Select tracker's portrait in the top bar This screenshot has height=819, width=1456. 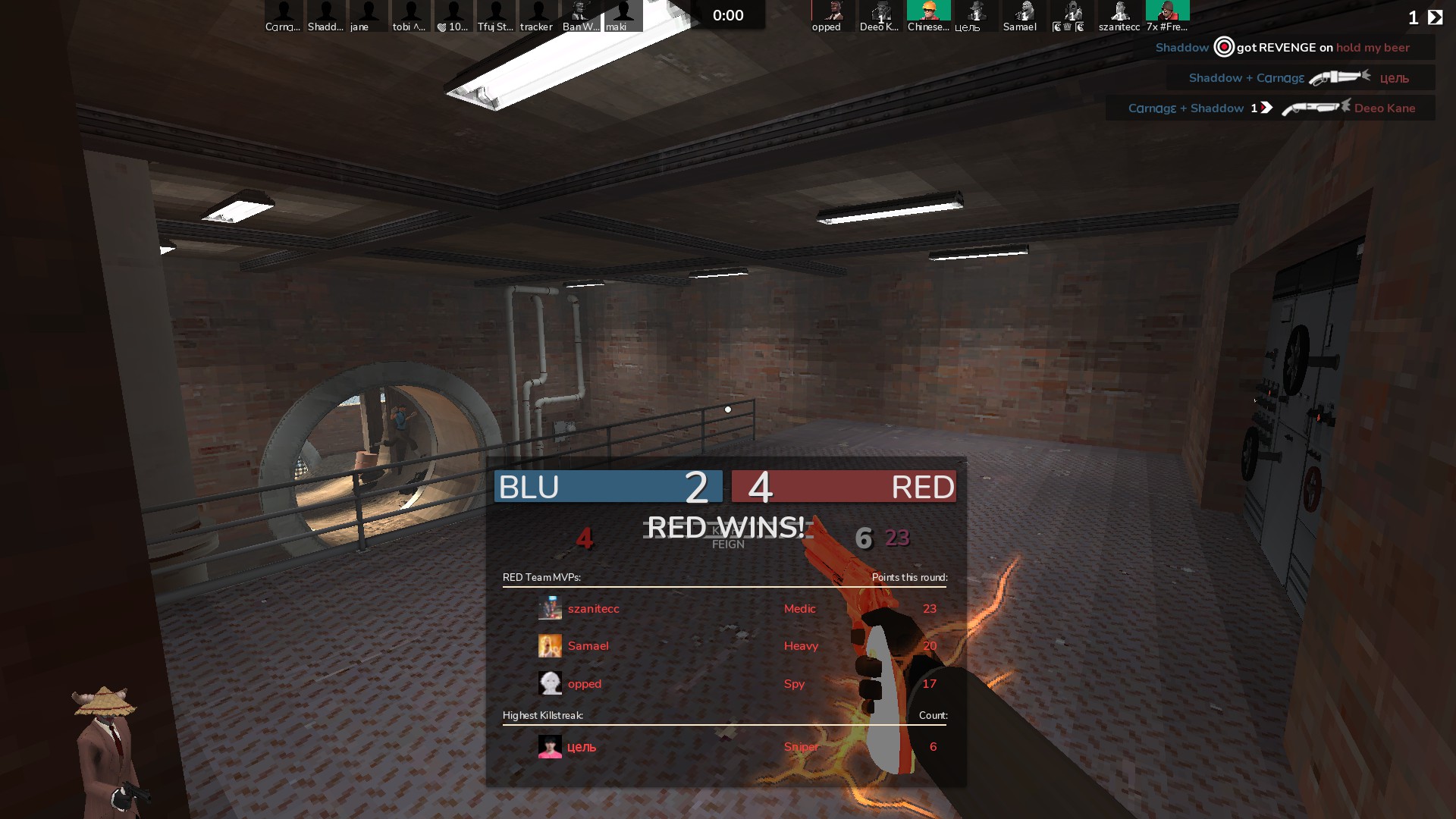[538, 15]
